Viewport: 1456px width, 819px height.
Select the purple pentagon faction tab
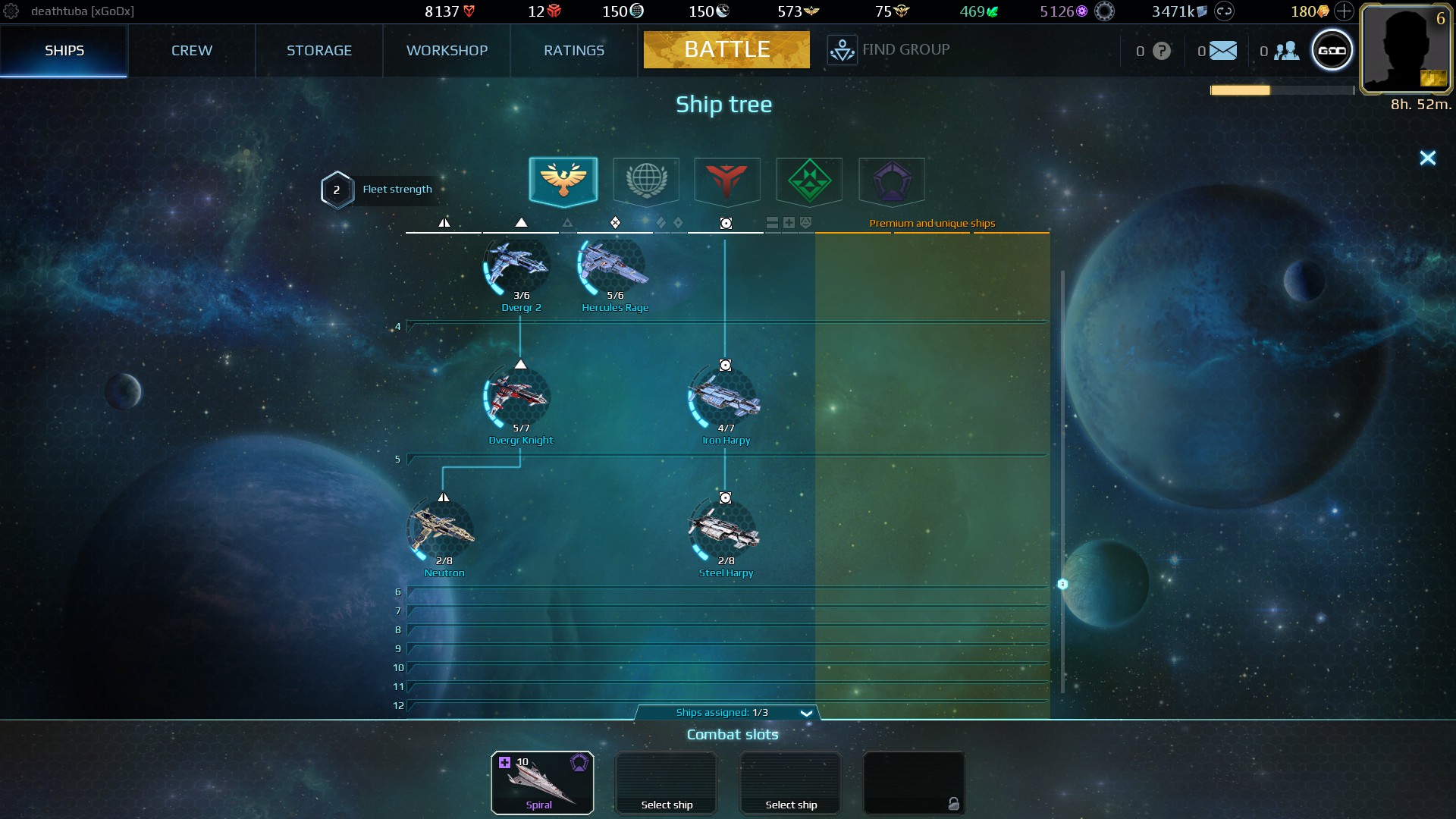point(891,180)
